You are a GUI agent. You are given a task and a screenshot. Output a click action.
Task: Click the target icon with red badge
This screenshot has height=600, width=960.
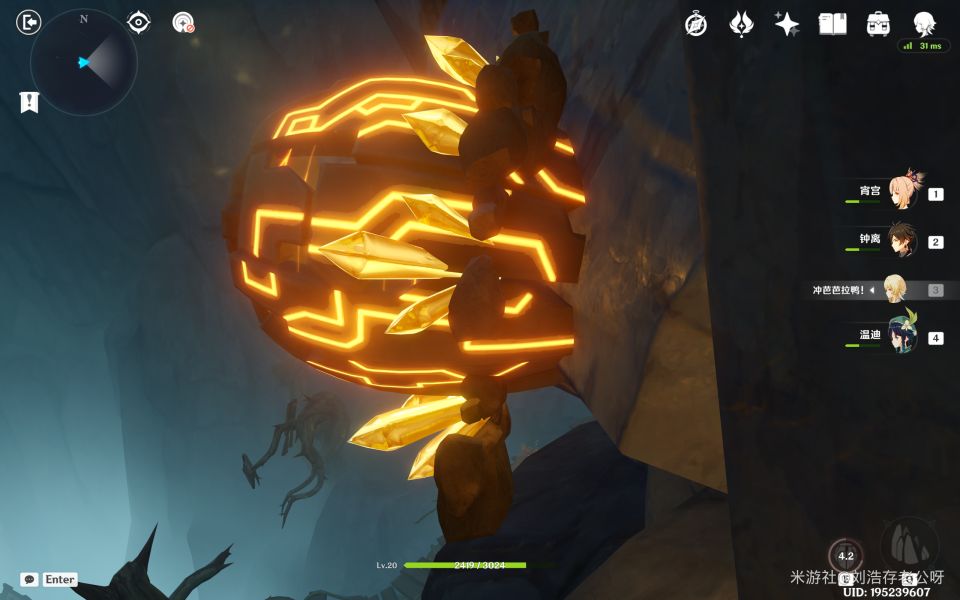[183, 22]
